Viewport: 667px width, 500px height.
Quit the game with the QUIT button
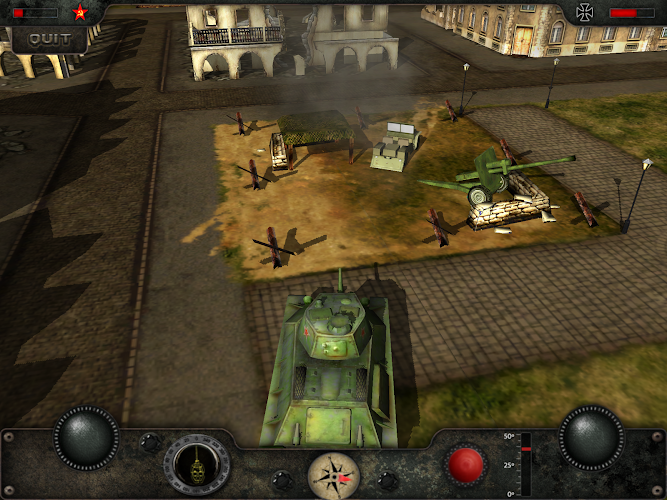48,39
